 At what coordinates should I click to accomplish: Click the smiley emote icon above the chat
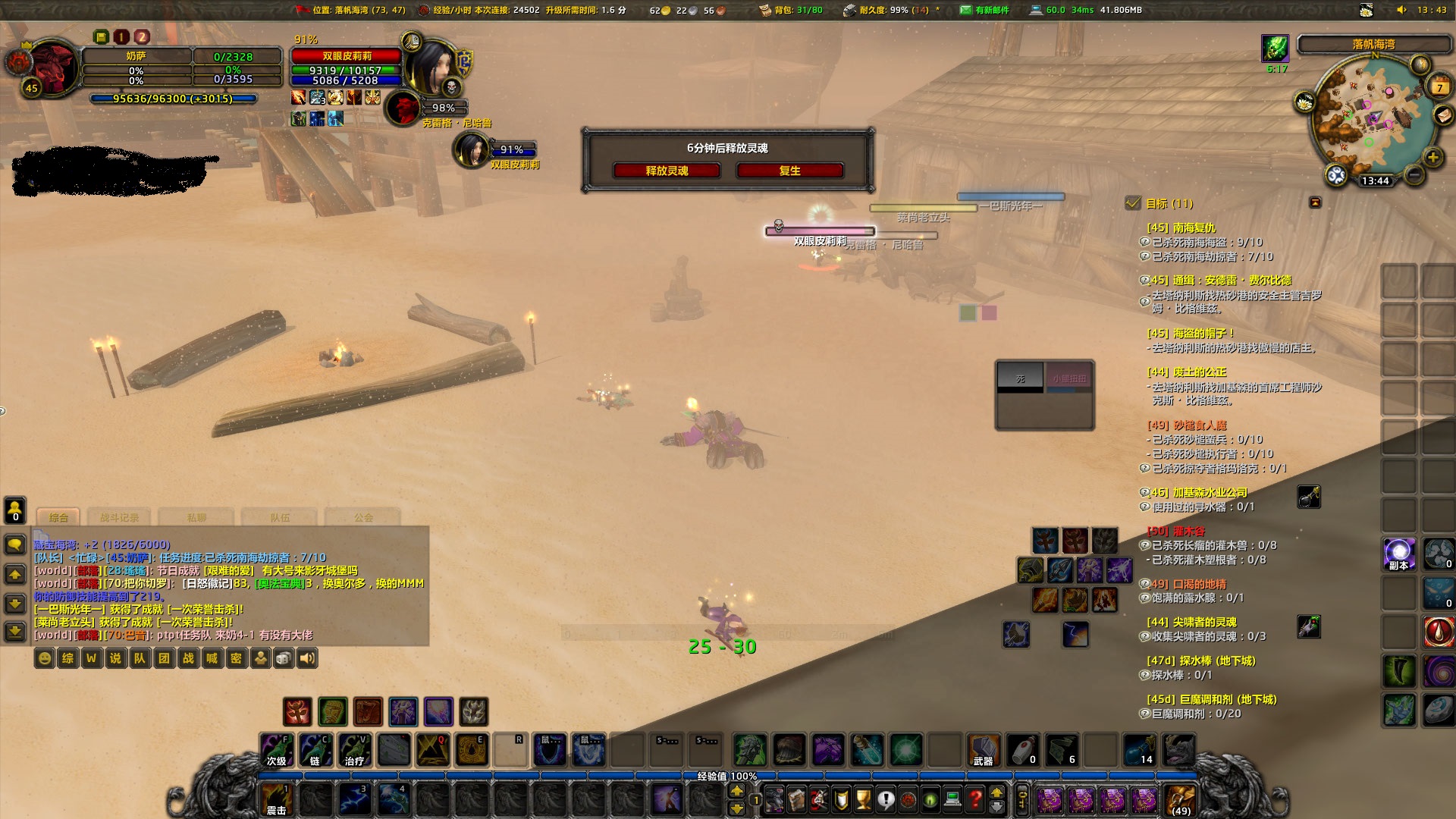[44, 659]
